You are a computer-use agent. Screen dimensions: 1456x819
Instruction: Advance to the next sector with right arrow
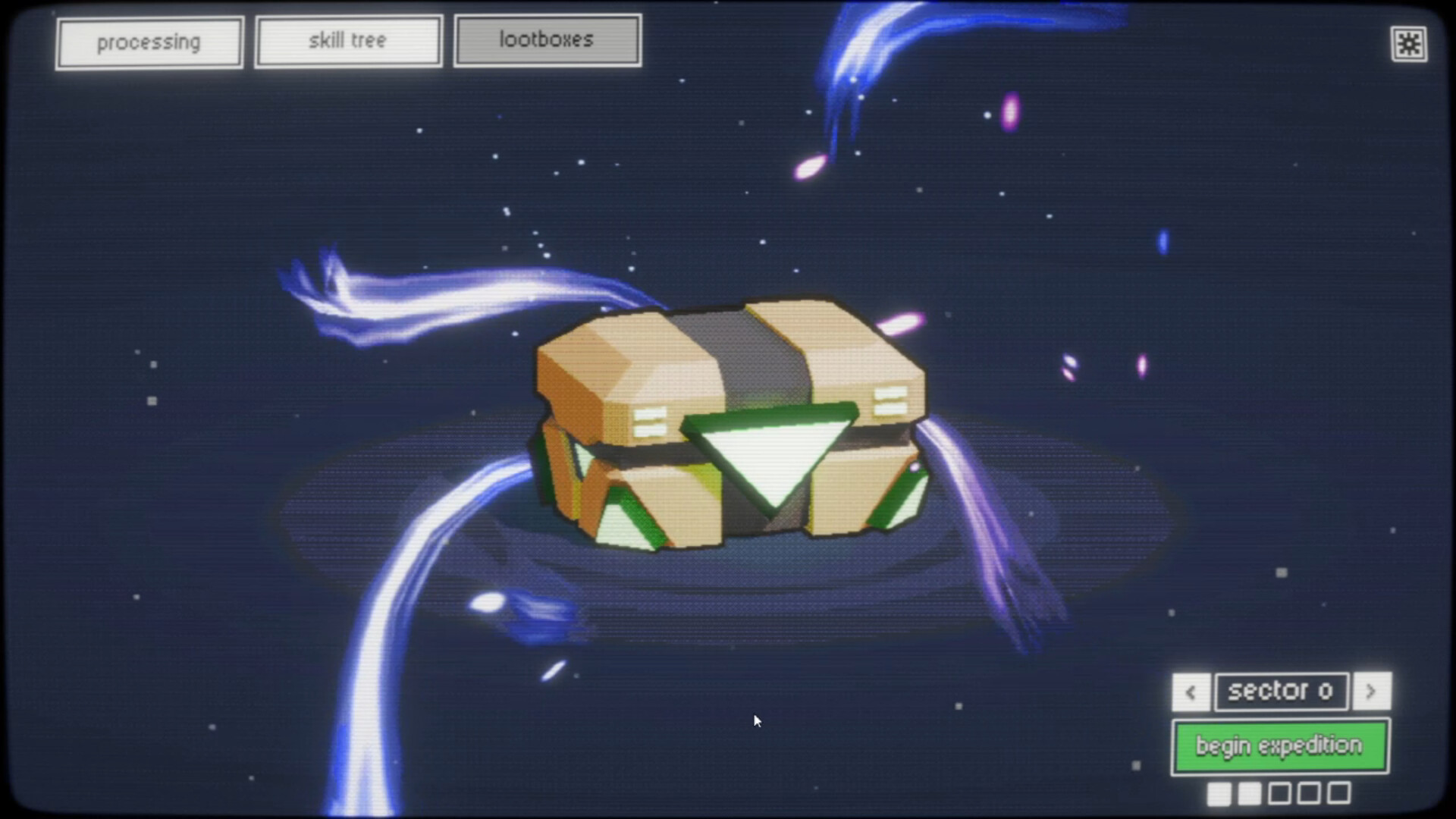[x=1372, y=692]
